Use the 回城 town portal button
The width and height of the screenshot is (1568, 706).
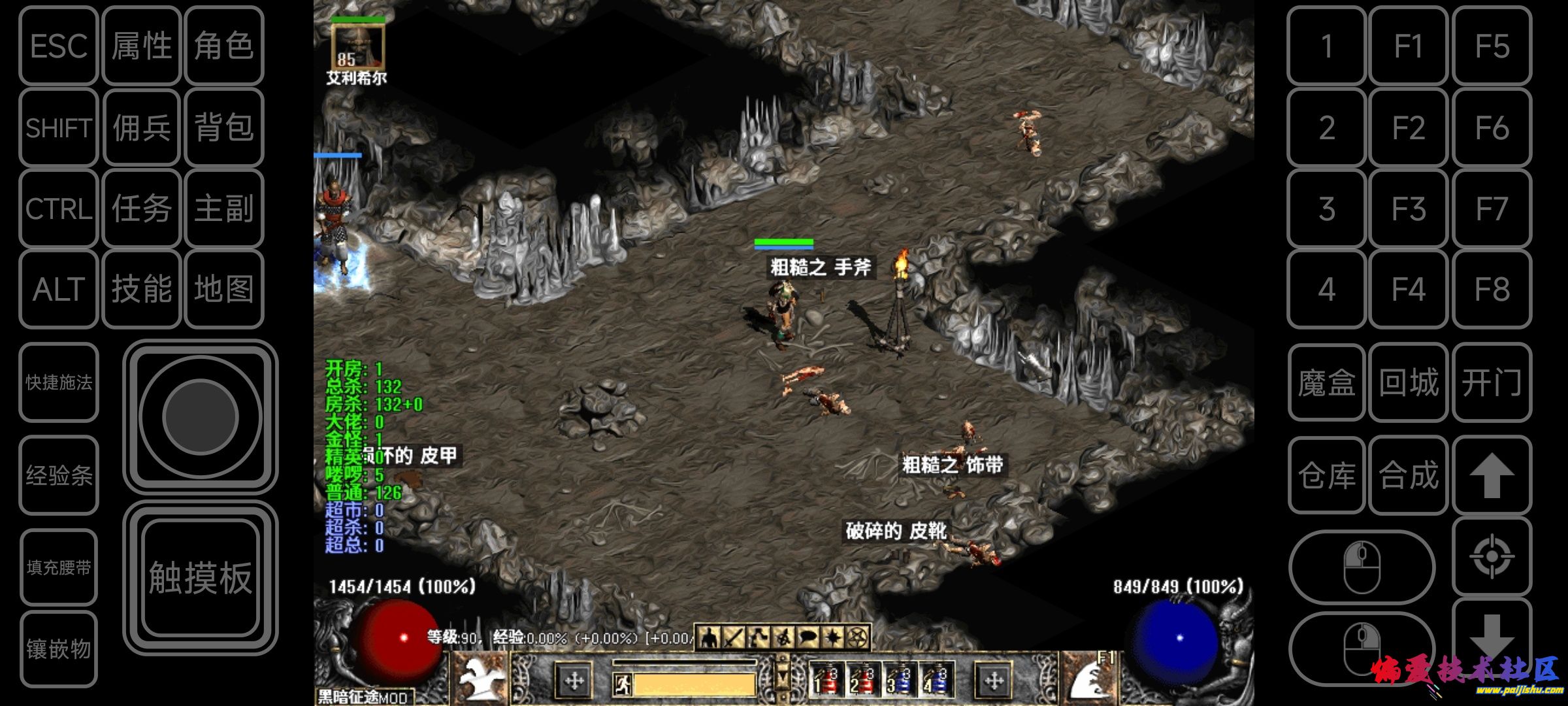point(1409,382)
